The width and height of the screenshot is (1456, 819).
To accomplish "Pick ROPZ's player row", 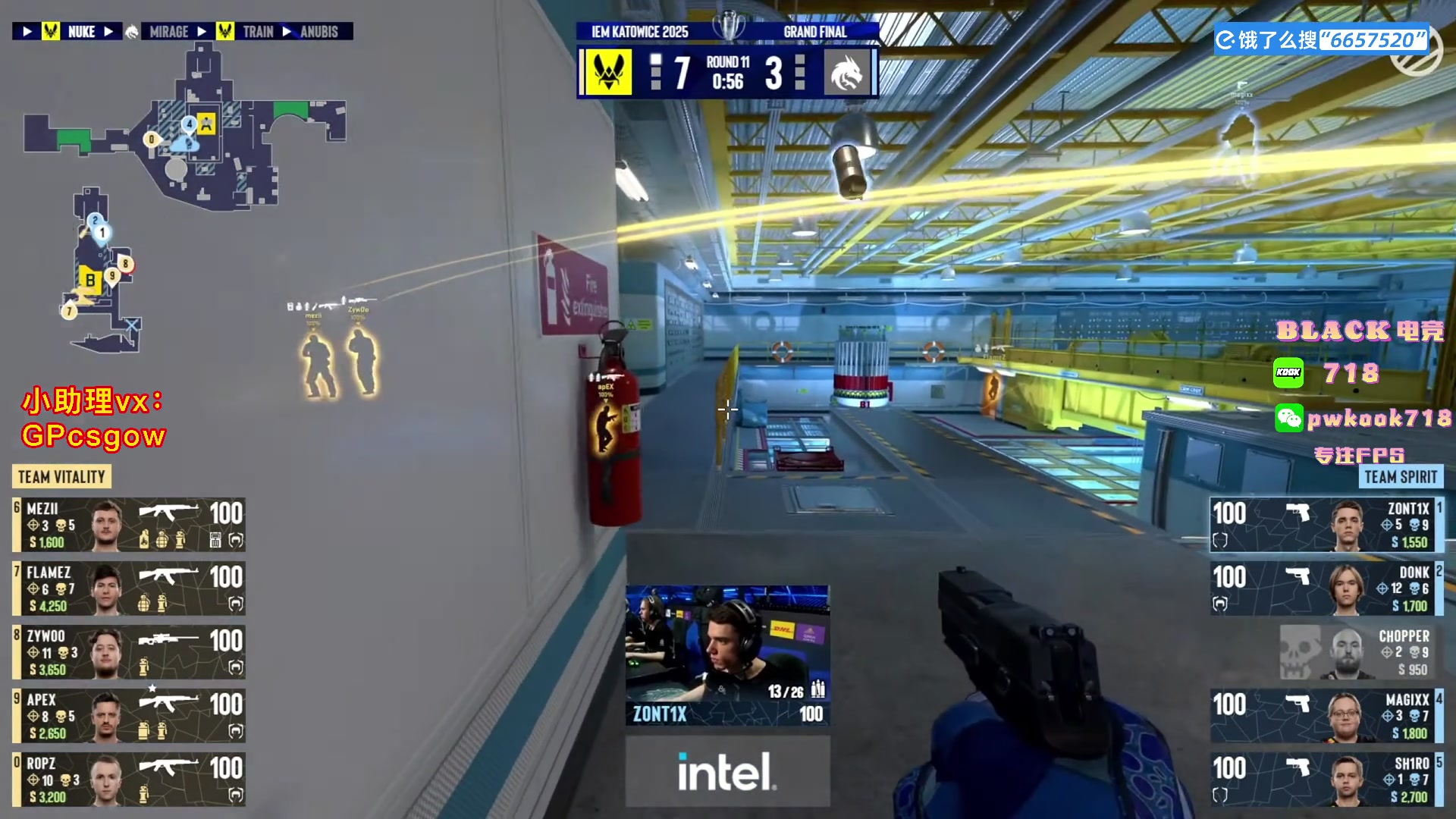I will [x=129, y=780].
